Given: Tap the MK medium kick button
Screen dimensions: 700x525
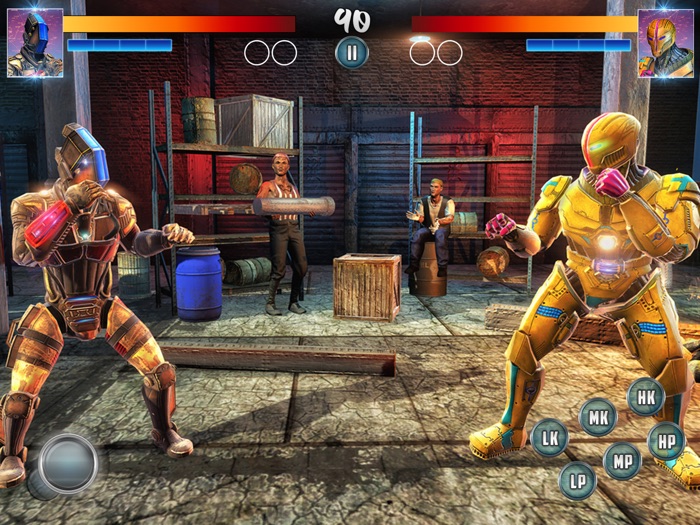Looking at the screenshot, I should coord(598,417).
